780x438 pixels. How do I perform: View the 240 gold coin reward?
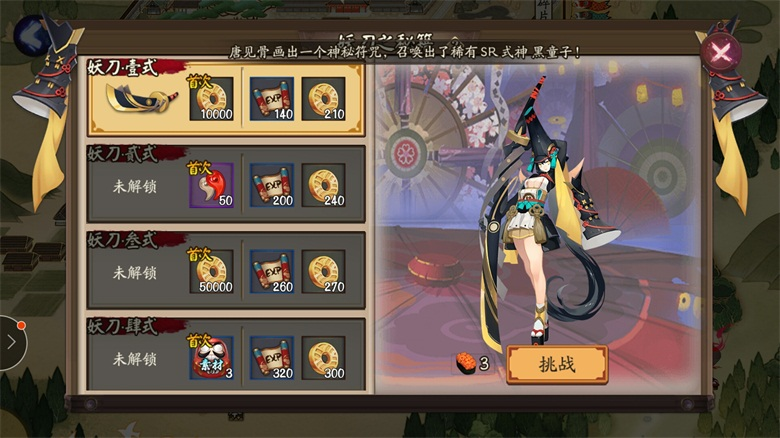pyautogui.click(x=323, y=185)
